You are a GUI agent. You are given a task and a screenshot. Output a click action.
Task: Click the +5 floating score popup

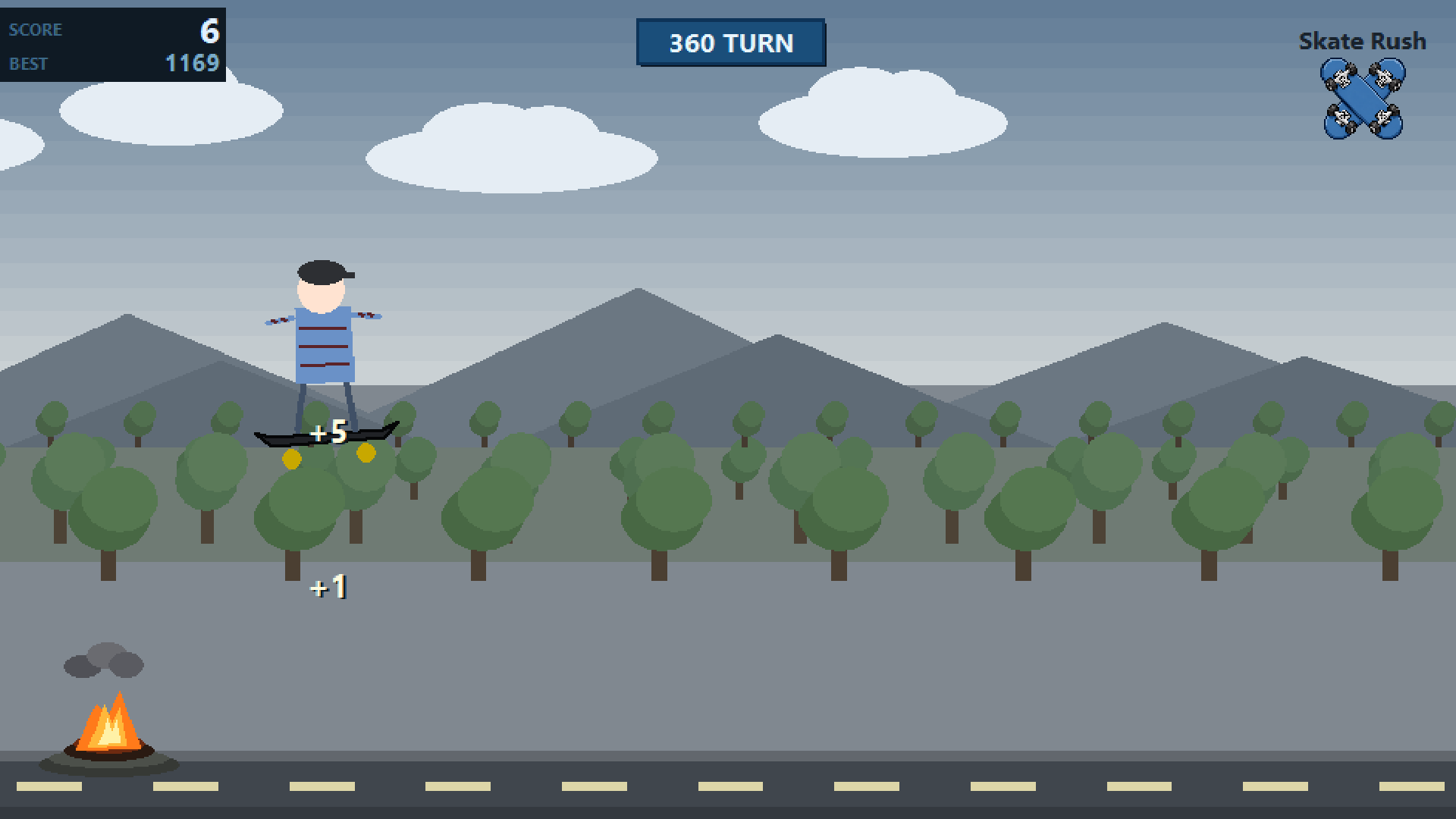point(328,432)
